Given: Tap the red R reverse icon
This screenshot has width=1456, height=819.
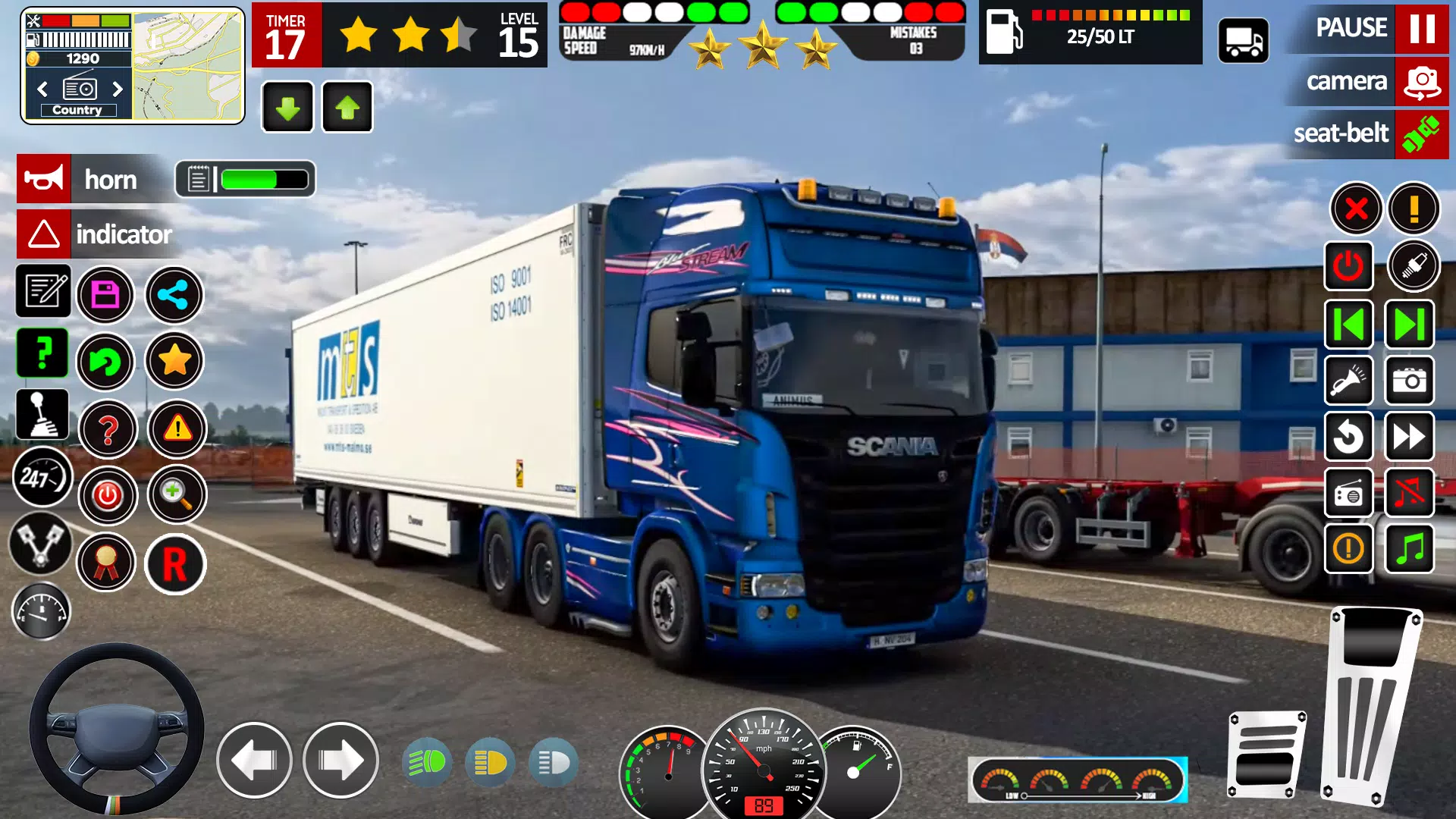Looking at the screenshot, I should [x=176, y=564].
